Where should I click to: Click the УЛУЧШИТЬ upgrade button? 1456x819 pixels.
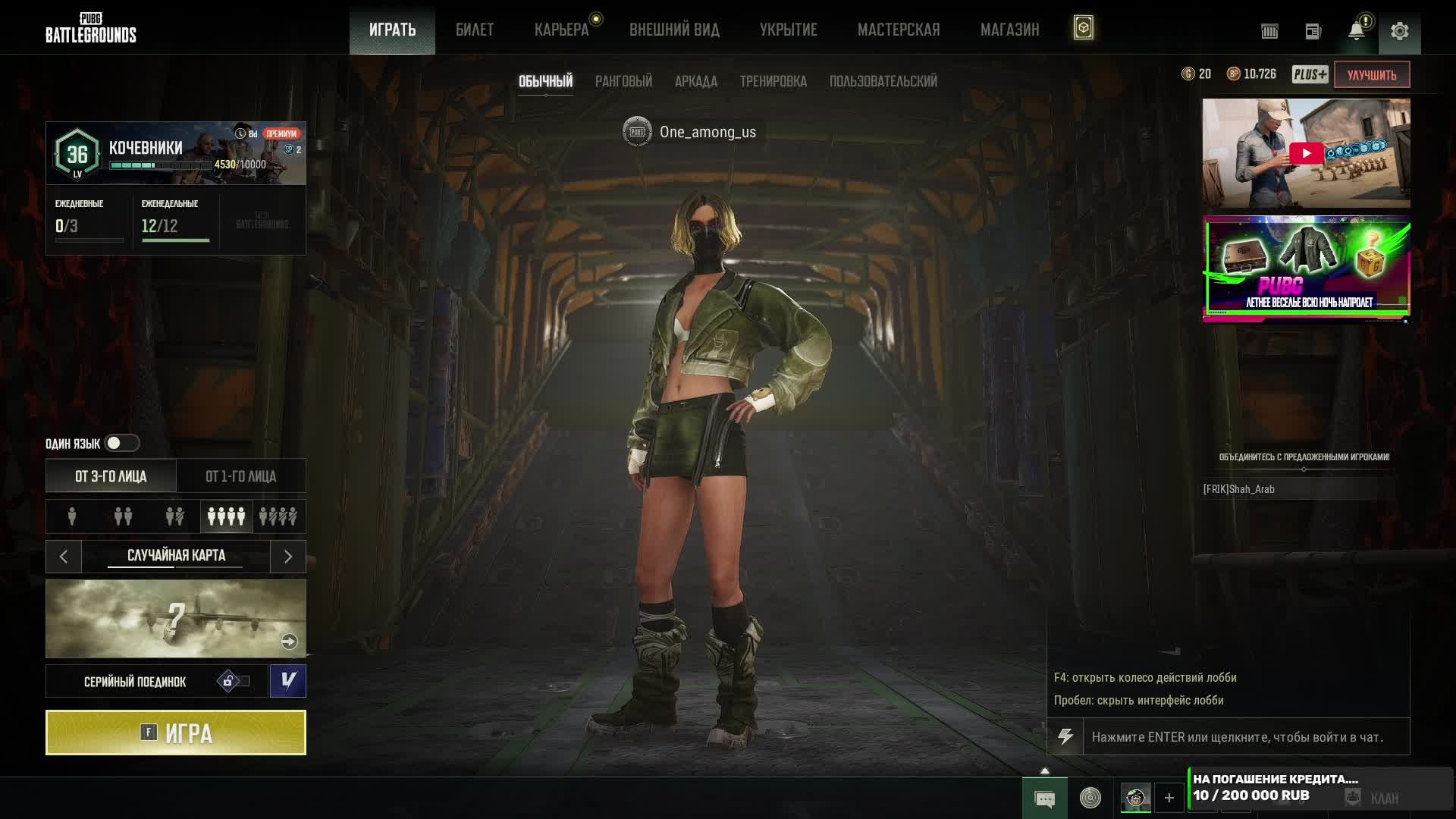(x=1371, y=74)
